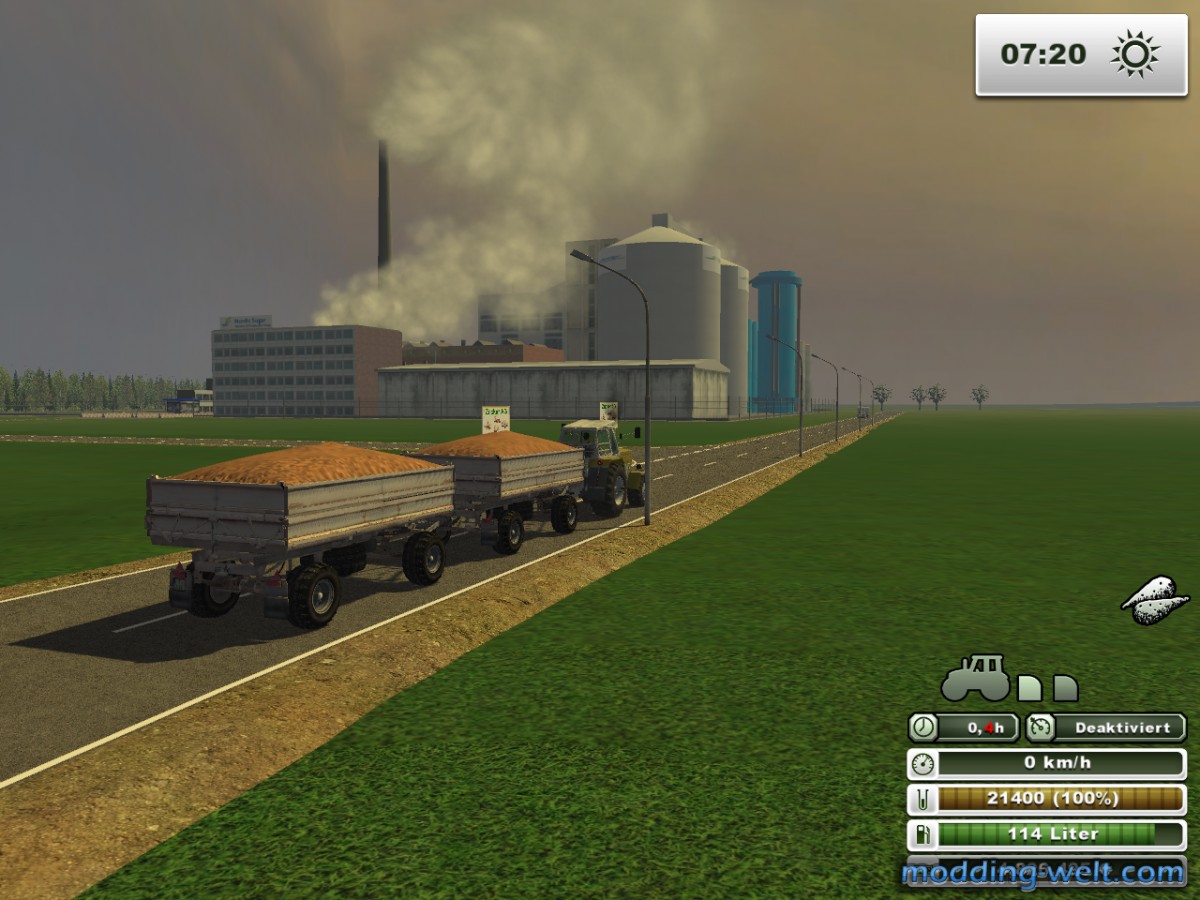Toggle the cruise control Deaktiviert indicator

1106,728
